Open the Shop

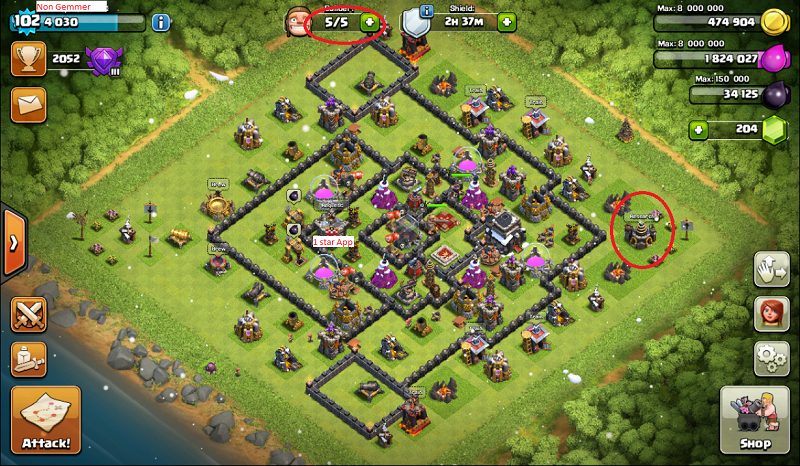click(755, 418)
